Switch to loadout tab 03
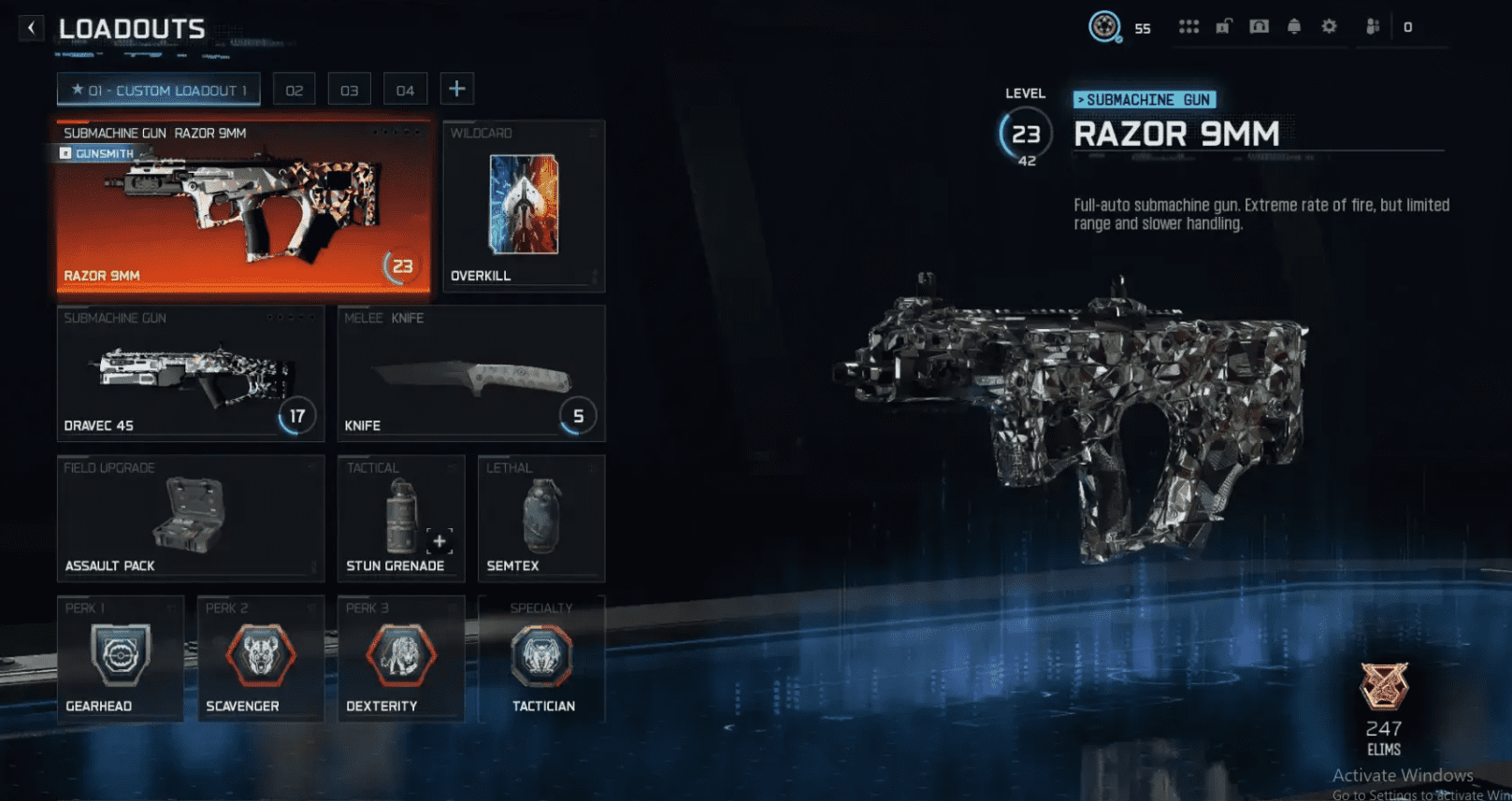This screenshot has width=1512, height=801. 349,90
